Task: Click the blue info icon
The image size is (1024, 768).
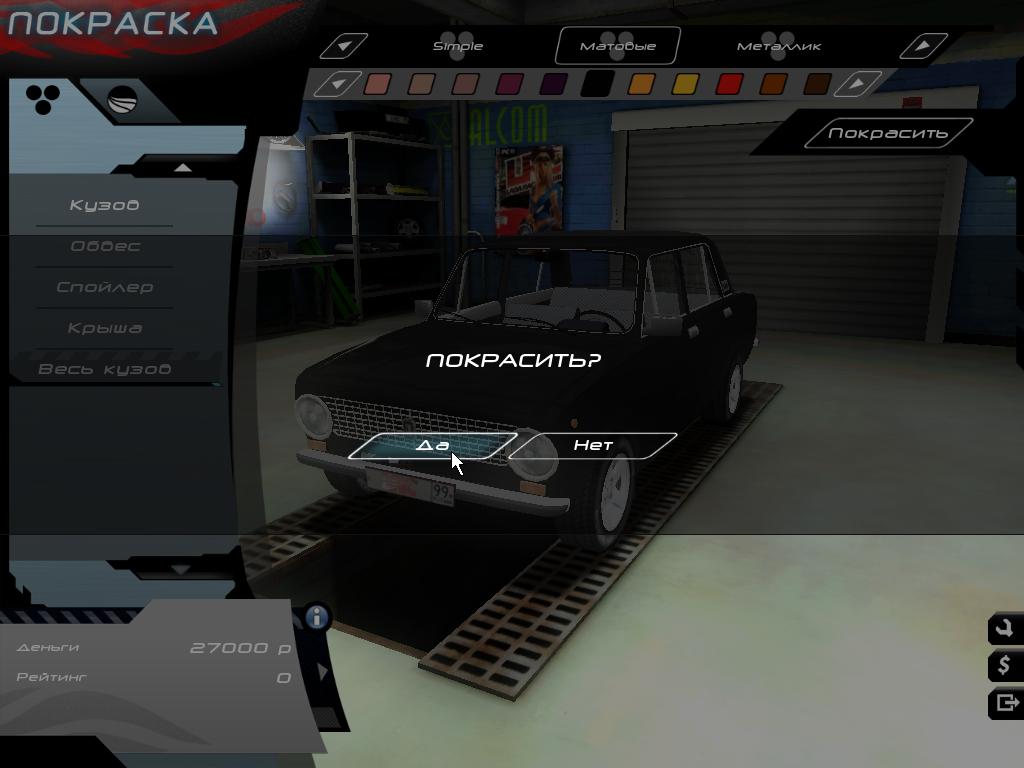Action: 318,616
